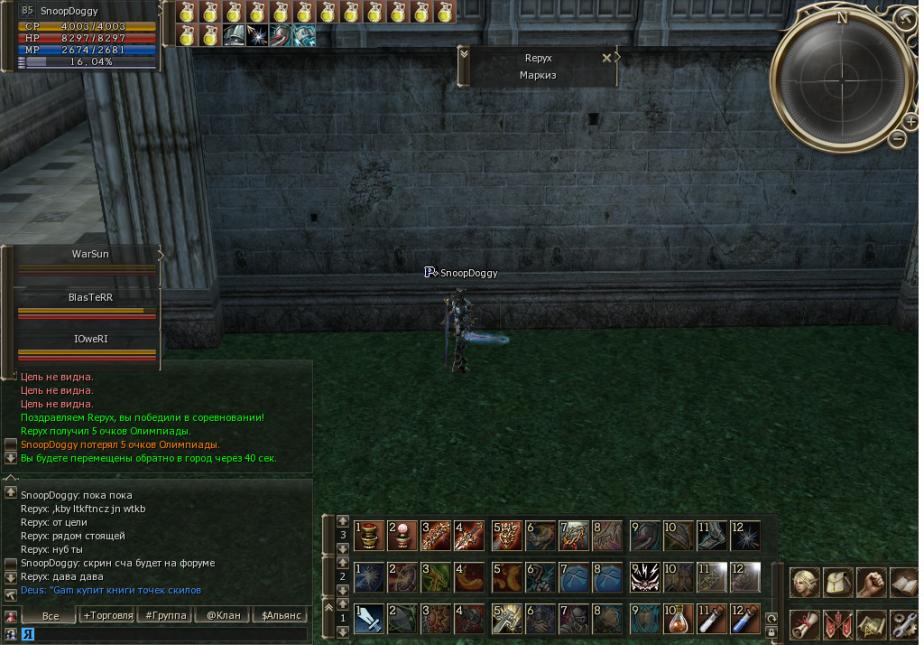
Task: Select the @Клан chat tab
Action: pyautogui.click(x=223, y=615)
